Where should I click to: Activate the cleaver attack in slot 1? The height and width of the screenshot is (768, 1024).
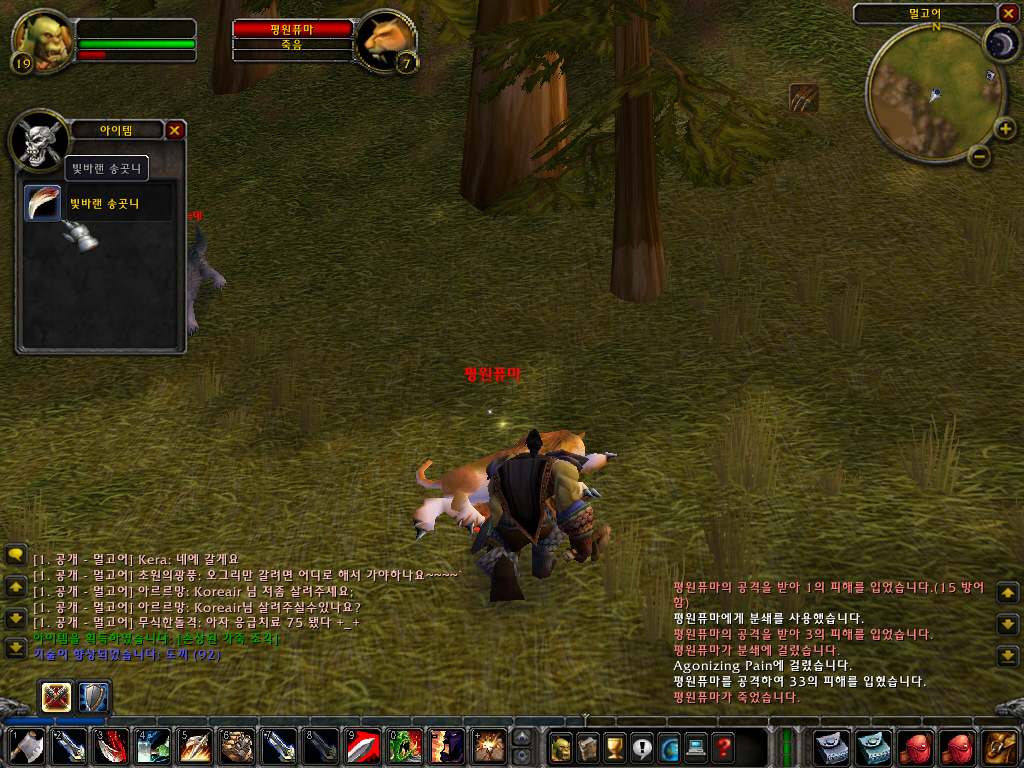[26, 747]
